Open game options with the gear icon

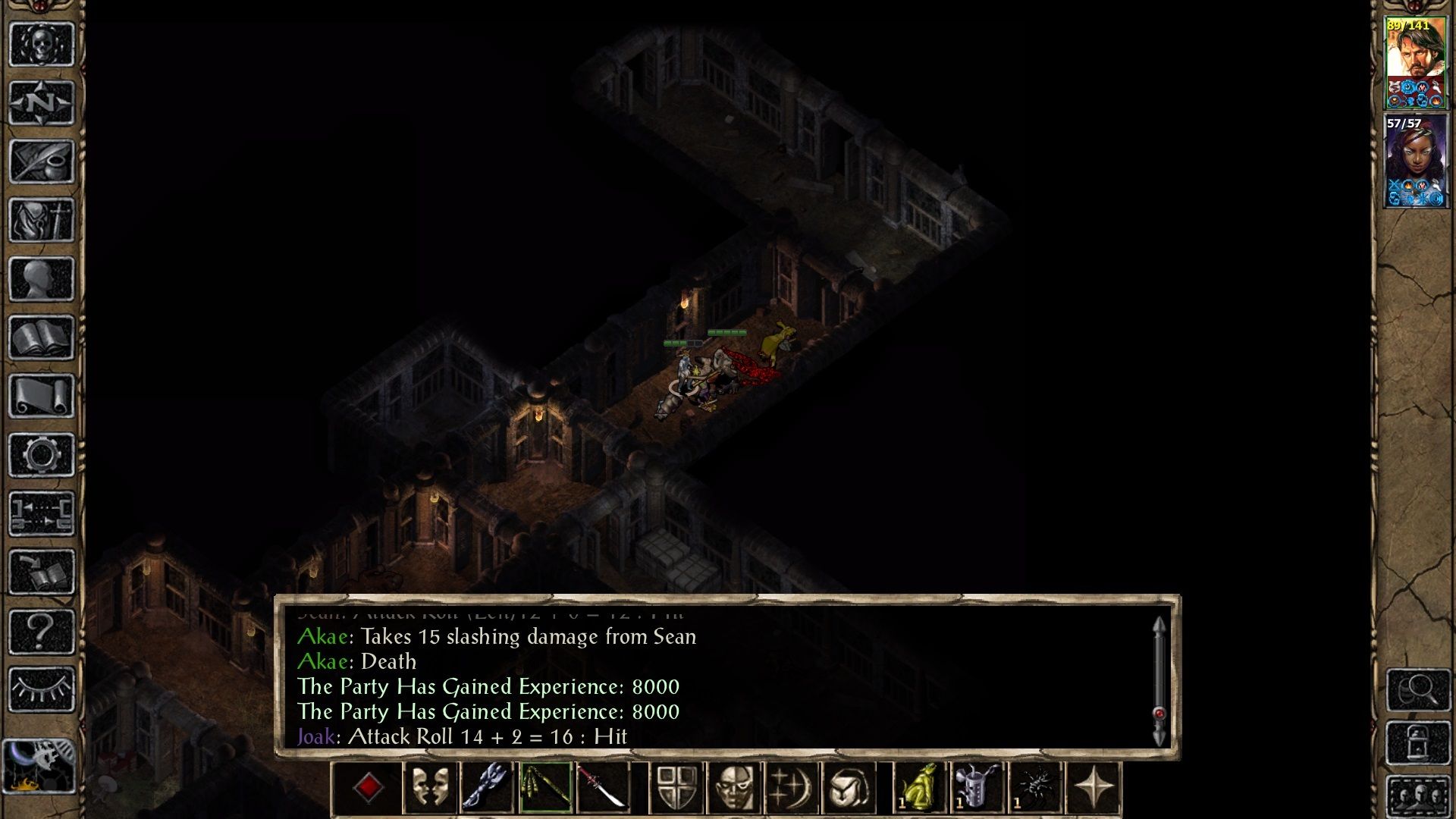point(42,455)
